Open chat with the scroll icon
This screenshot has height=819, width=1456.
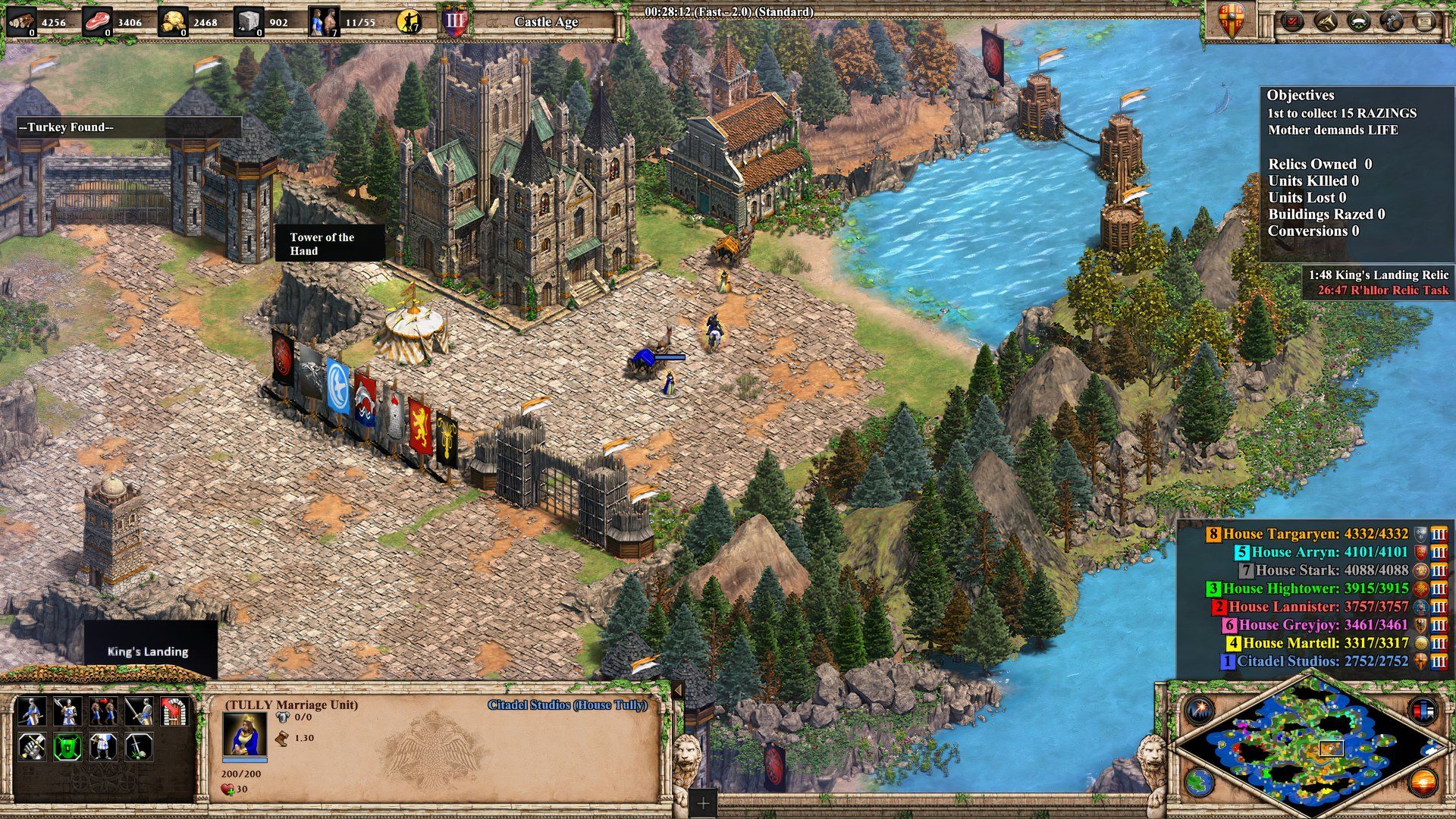coord(1425,20)
